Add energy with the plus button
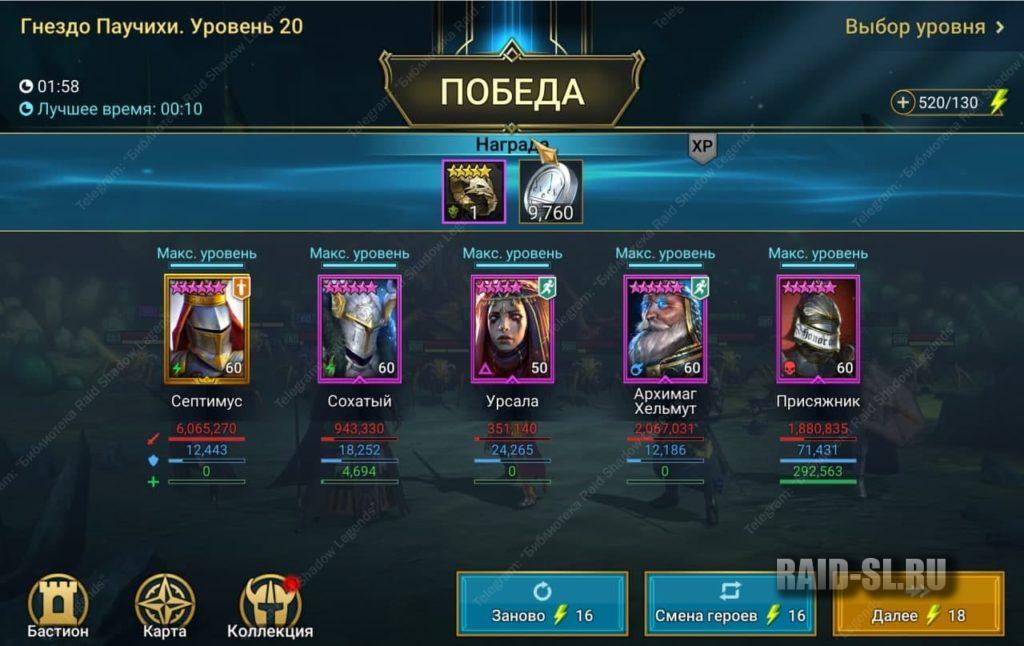This screenshot has height=646, width=1024. (904, 102)
